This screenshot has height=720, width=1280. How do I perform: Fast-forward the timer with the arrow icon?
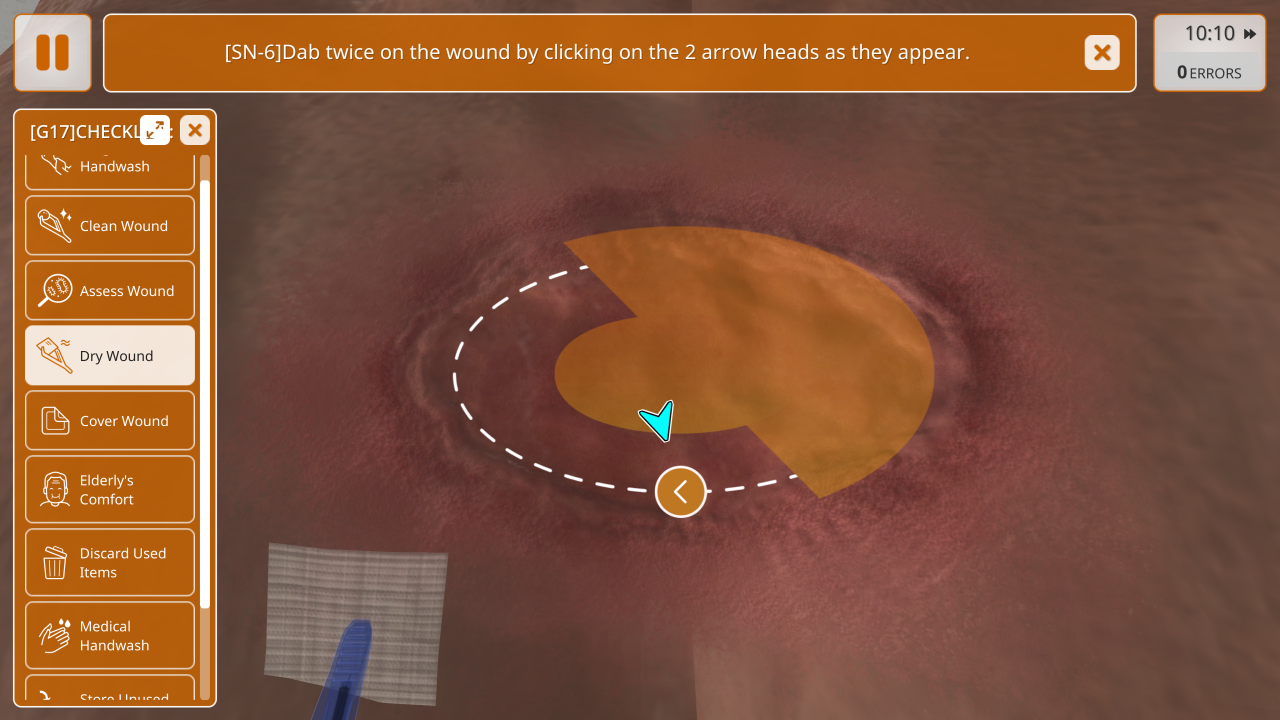(1250, 34)
